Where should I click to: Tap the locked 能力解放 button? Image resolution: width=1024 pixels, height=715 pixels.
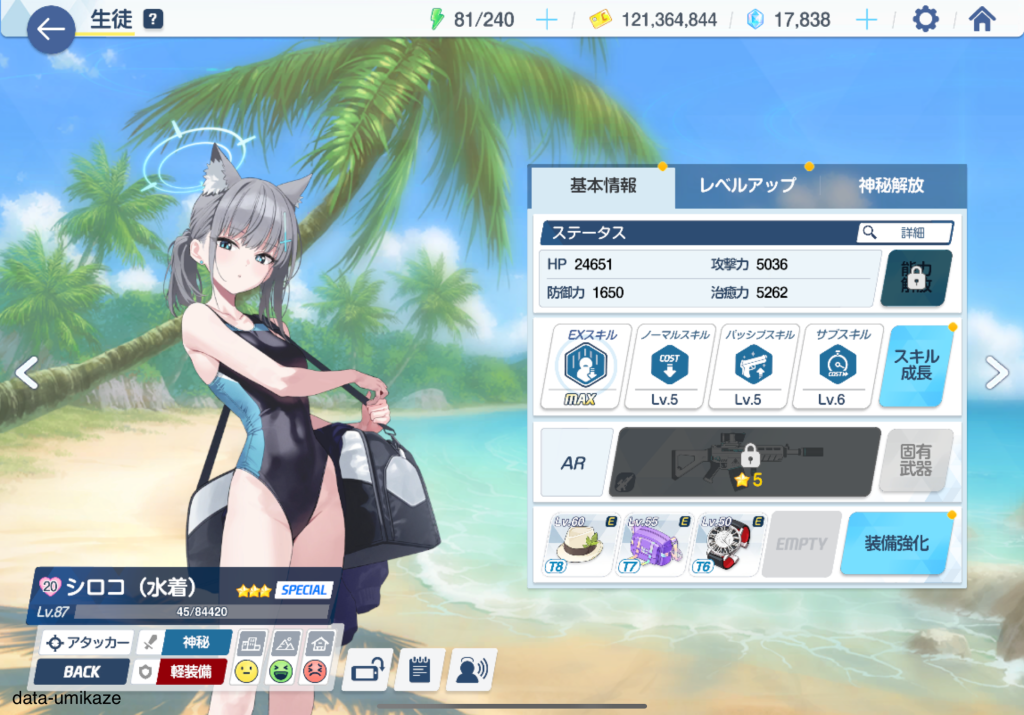point(916,278)
